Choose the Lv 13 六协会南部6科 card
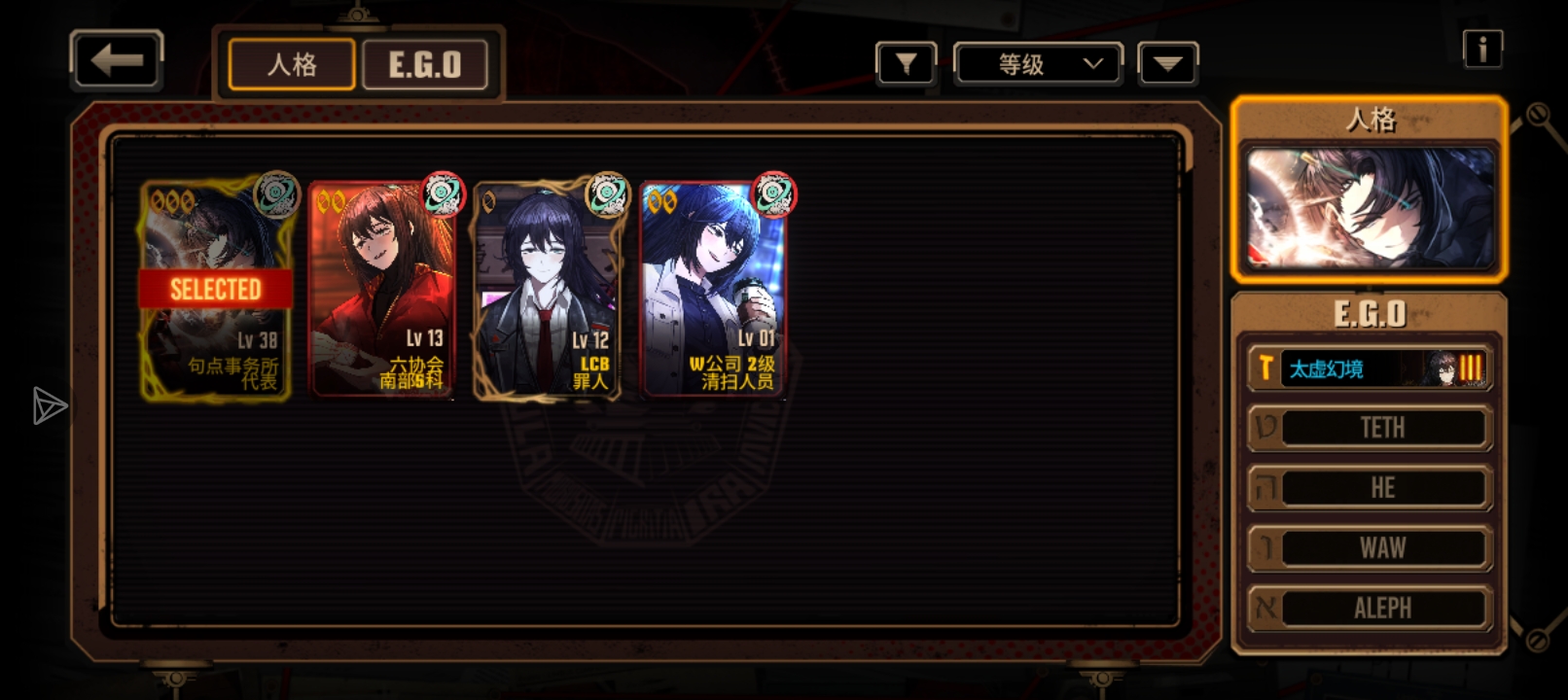 click(x=382, y=290)
